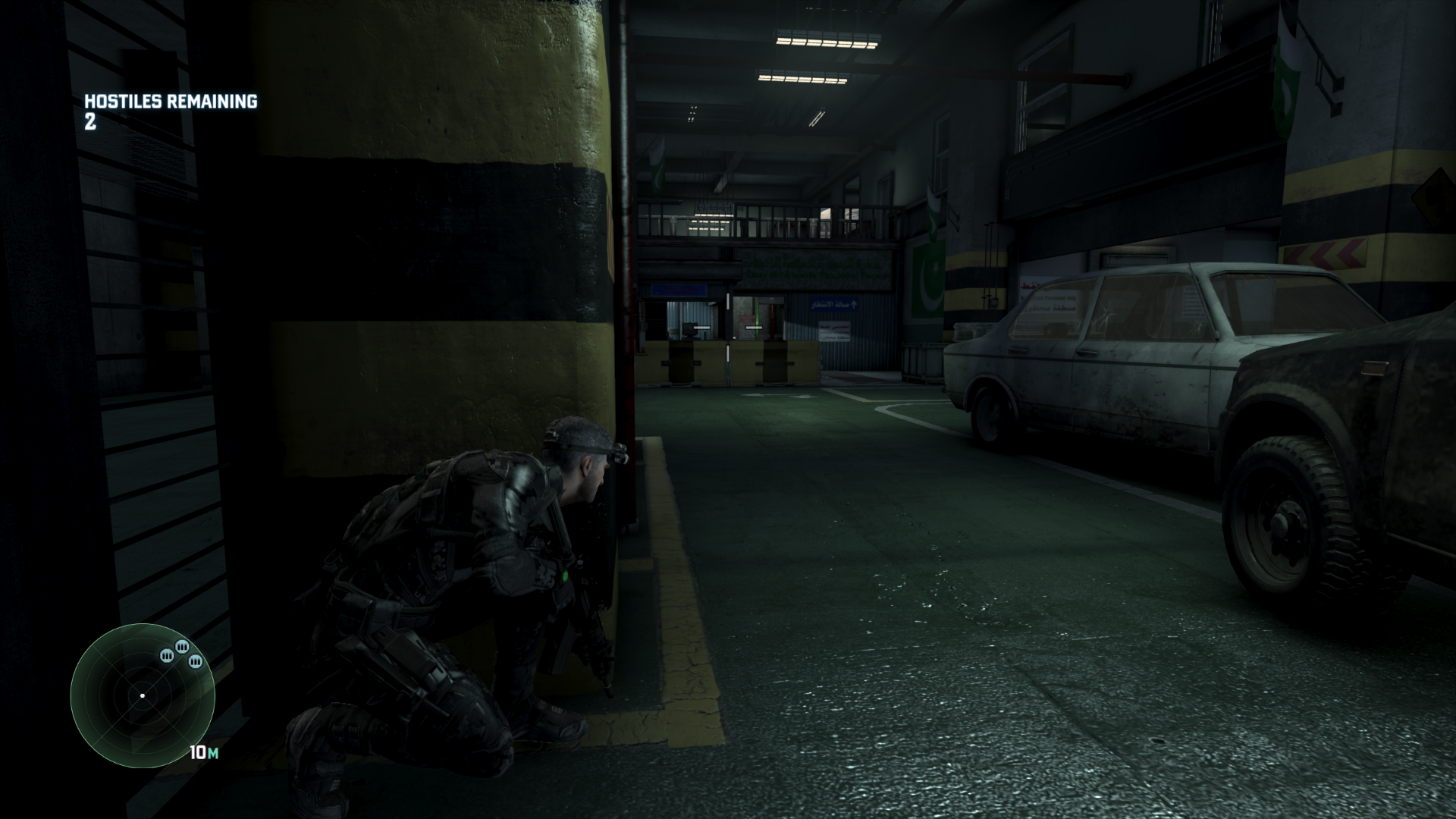This screenshot has width=1456, height=819.
Task: Select the enemy blip nearest the radar center
Action: 167,655
